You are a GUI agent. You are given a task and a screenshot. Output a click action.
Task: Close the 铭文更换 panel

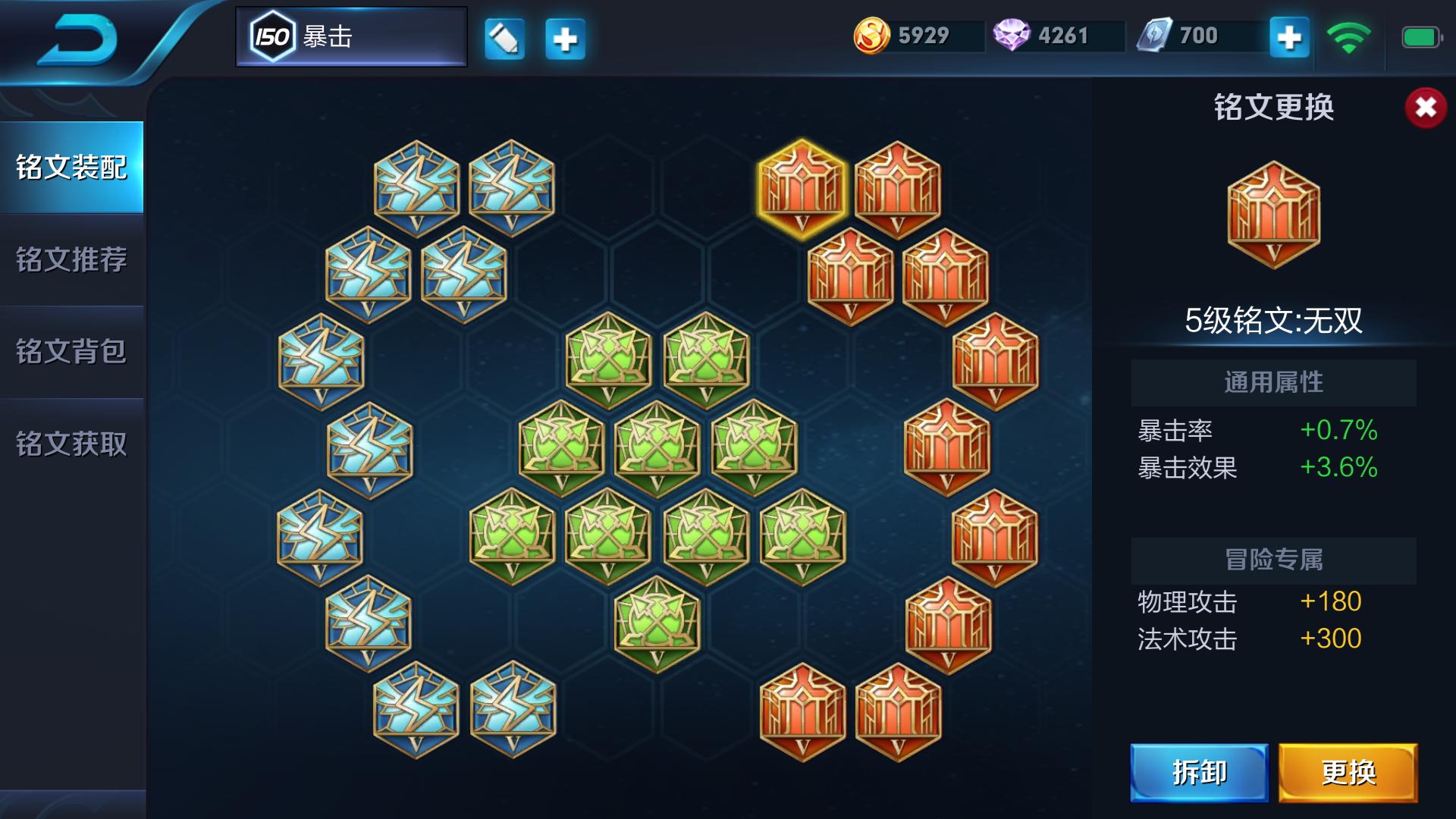point(1425,108)
